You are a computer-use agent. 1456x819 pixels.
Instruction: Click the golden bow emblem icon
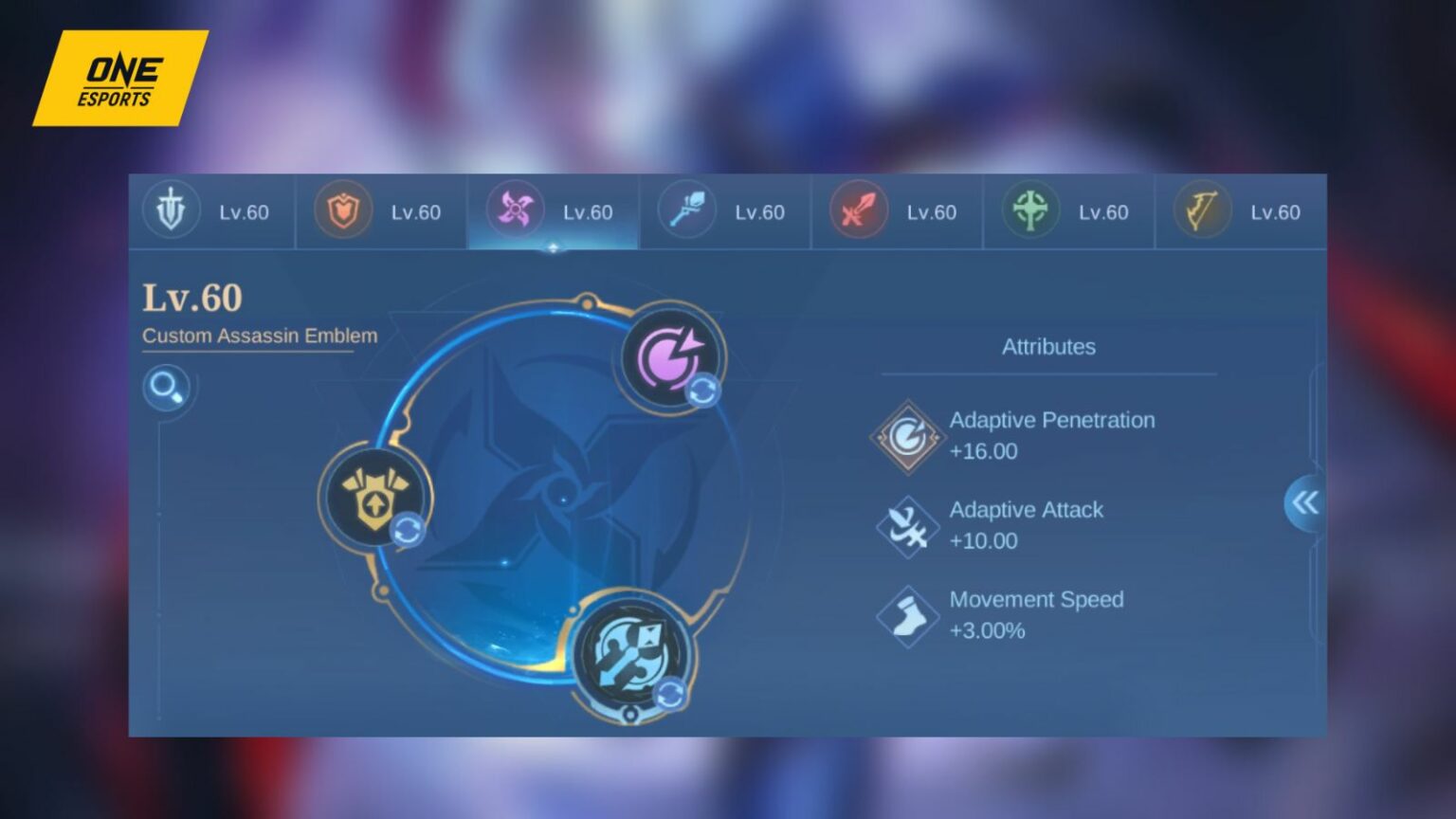pyautogui.click(x=1200, y=210)
